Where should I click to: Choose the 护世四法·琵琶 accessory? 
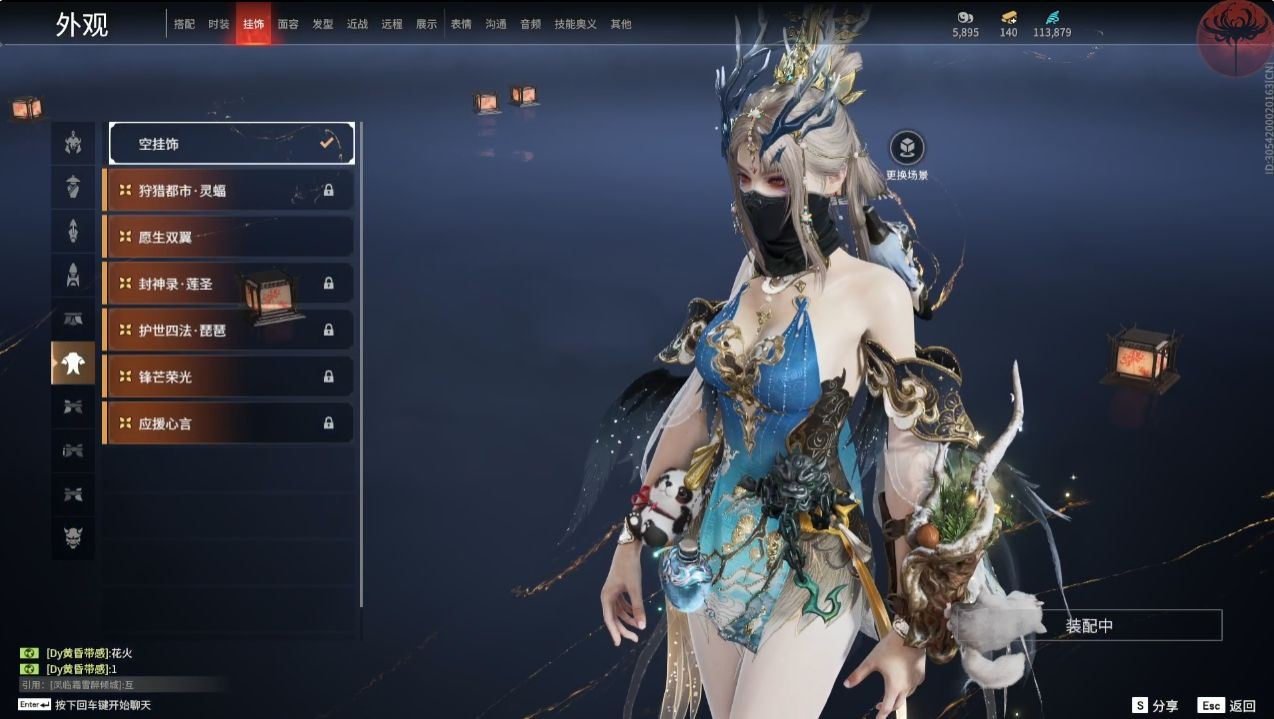click(229, 330)
